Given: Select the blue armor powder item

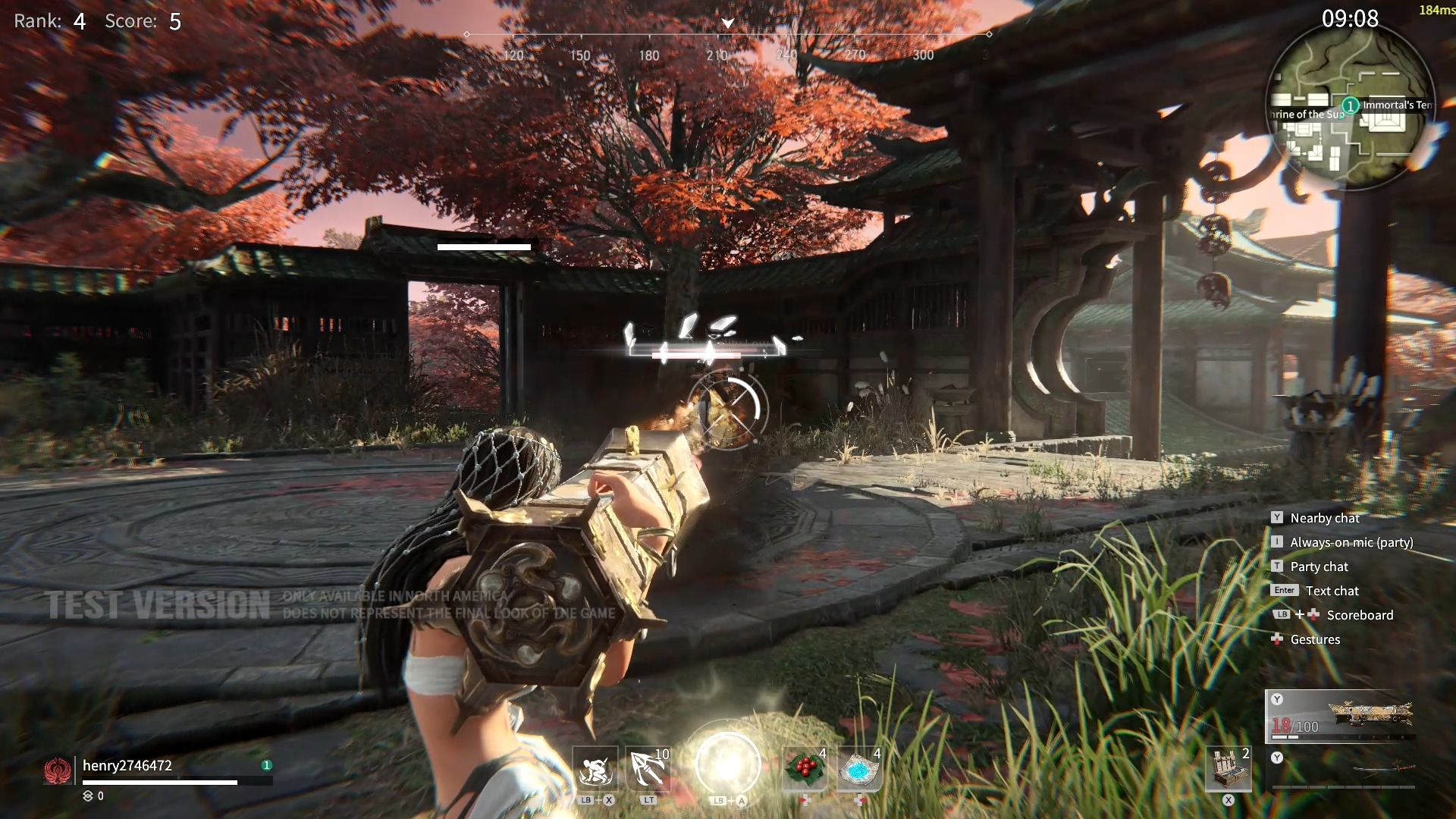Looking at the screenshot, I should click(860, 770).
